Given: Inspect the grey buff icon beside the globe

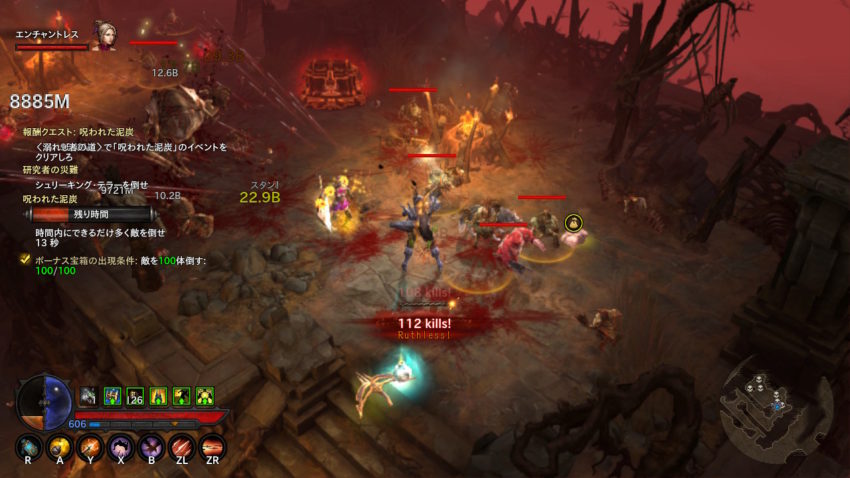Looking at the screenshot, I should click(x=88, y=396).
